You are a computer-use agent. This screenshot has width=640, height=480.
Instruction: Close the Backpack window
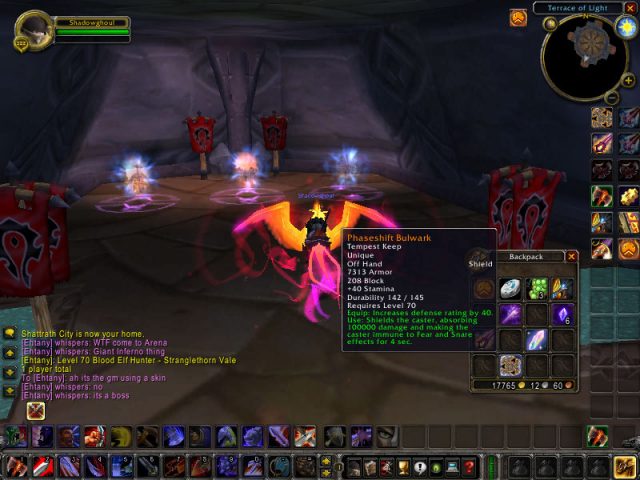[572, 256]
